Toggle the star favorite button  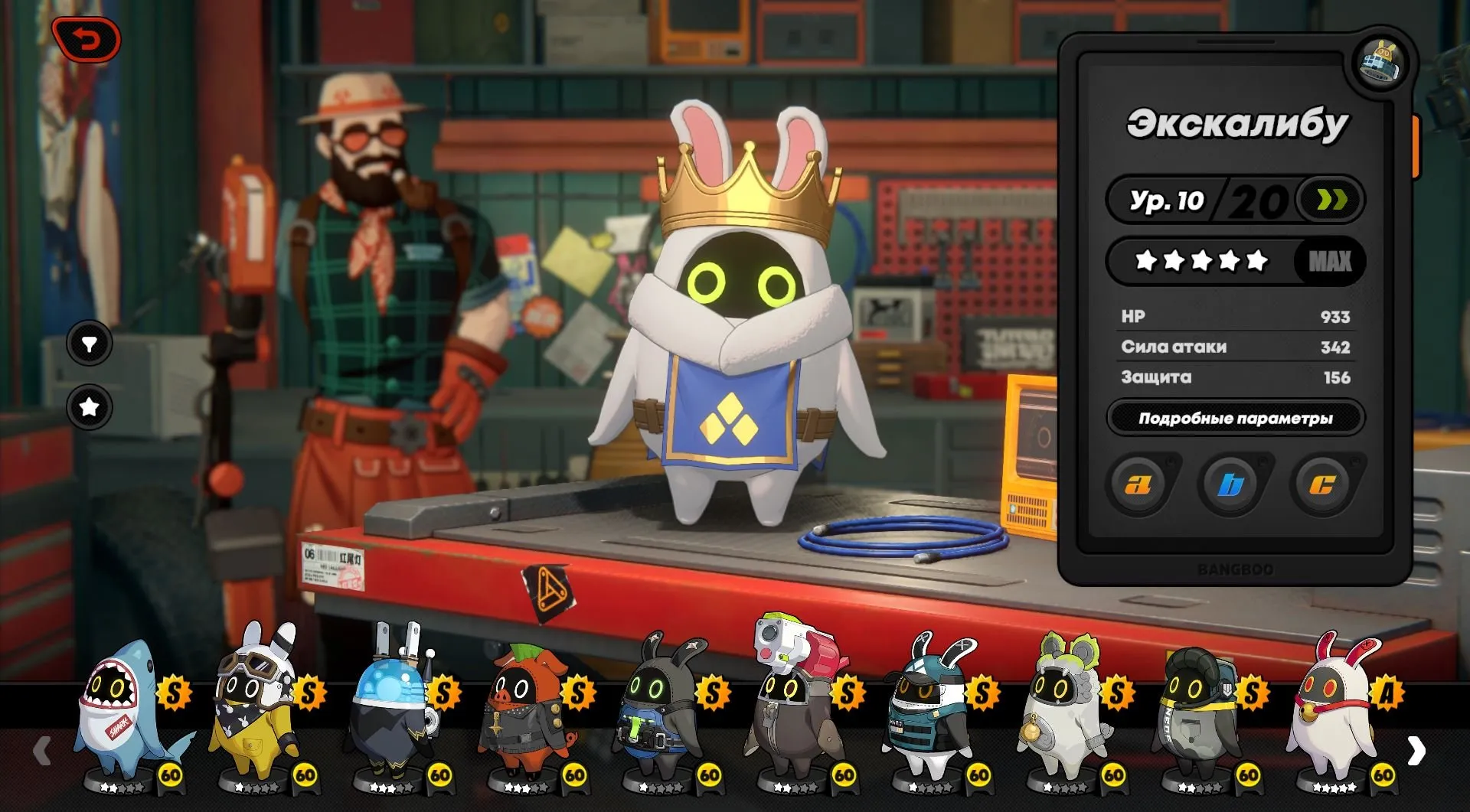[x=90, y=407]
